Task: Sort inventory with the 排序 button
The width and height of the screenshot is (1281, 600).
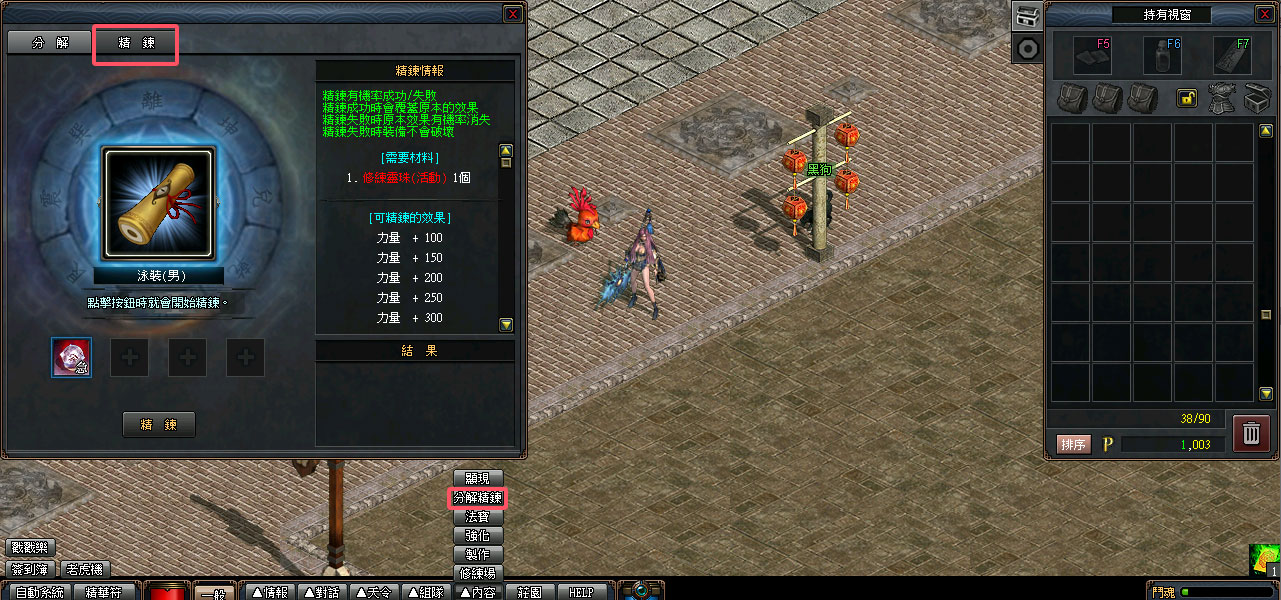Action: click(1073, 444)
